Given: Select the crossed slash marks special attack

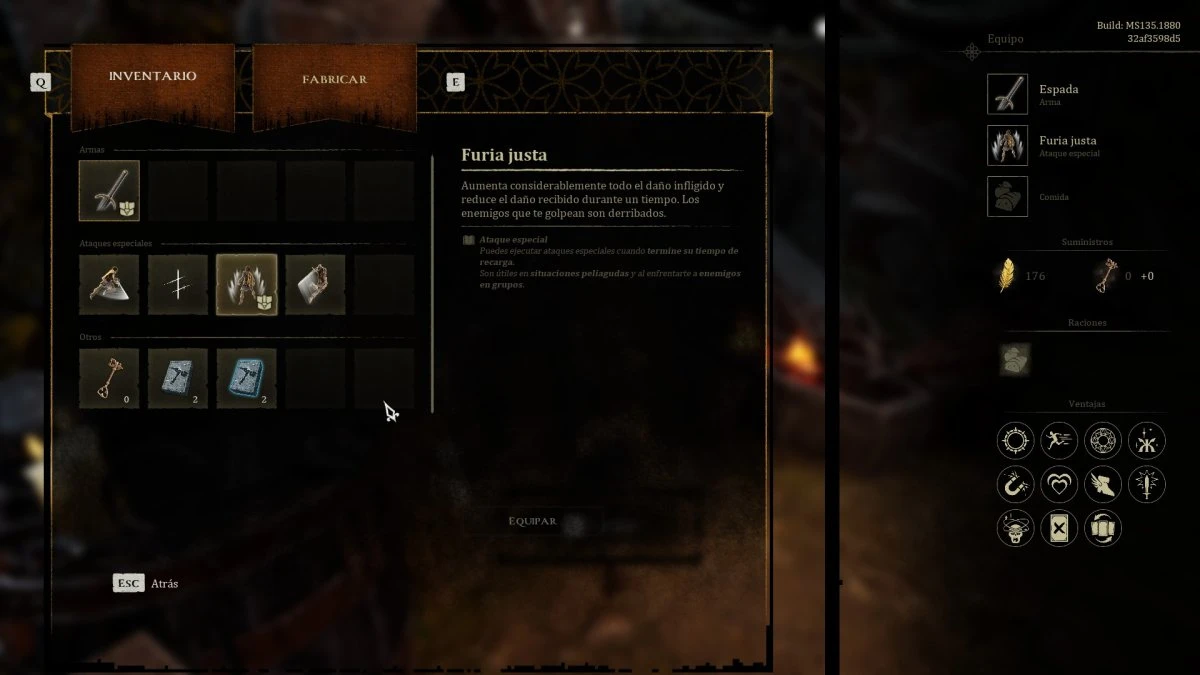Looking at the screenshot, I should [178, 284].
